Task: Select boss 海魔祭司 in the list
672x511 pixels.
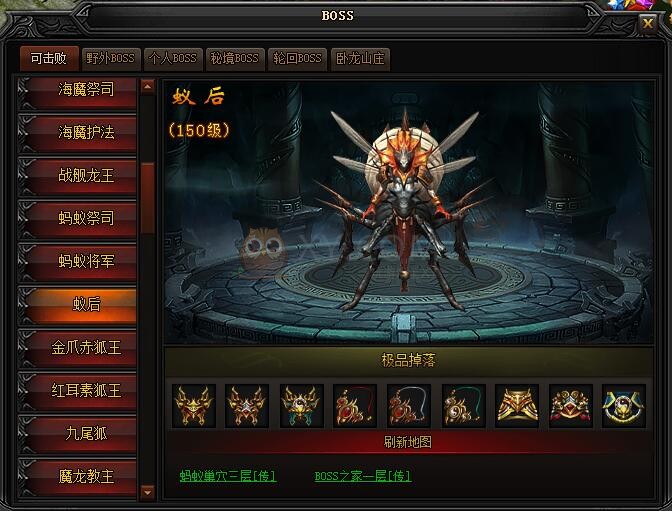Action: [x=86, y=89]
